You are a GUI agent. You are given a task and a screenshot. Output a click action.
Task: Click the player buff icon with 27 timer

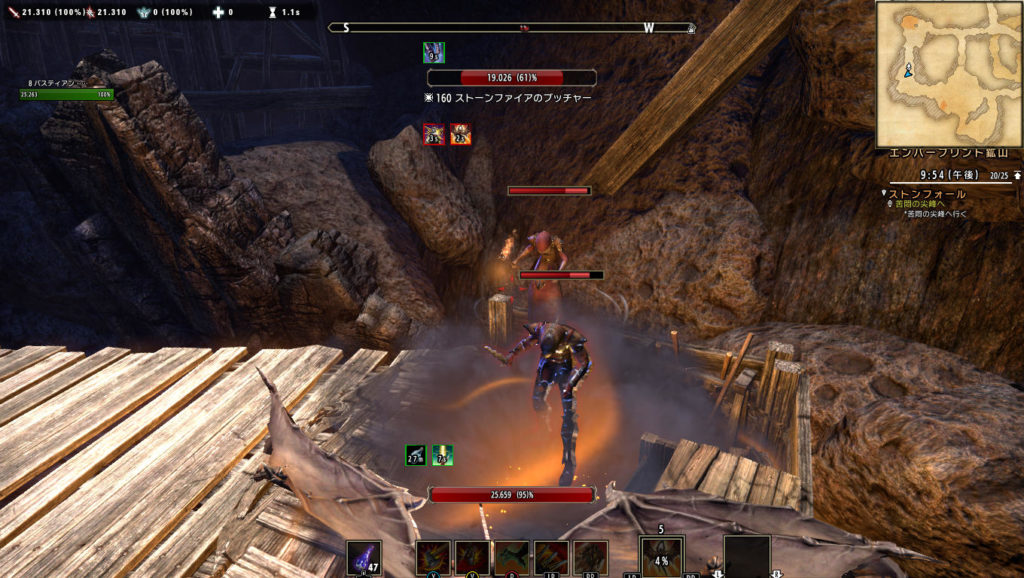416,455
